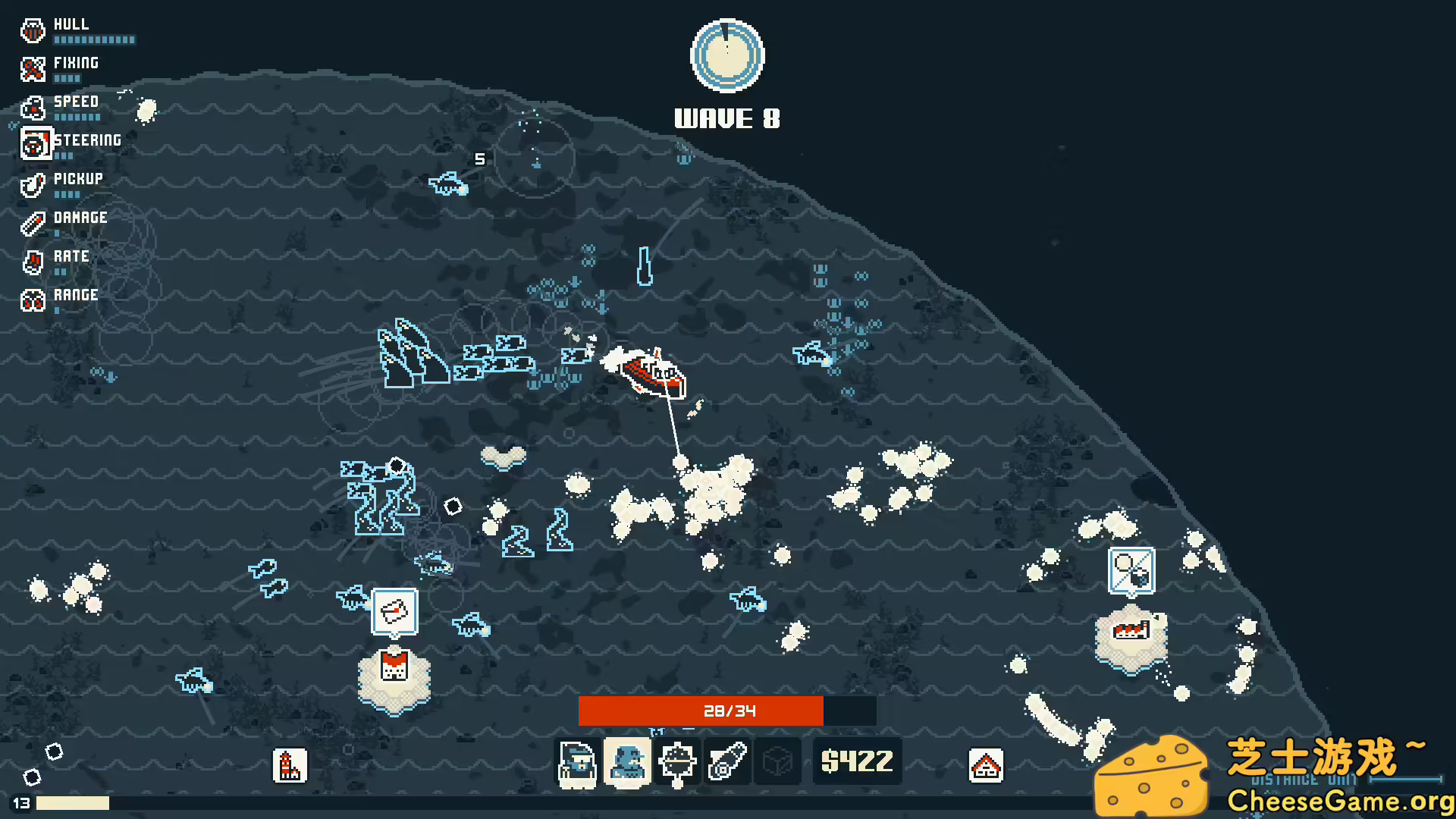Click the $422 money display
The height and width of the screenshot is (819, 1456).
pos(857,761)
